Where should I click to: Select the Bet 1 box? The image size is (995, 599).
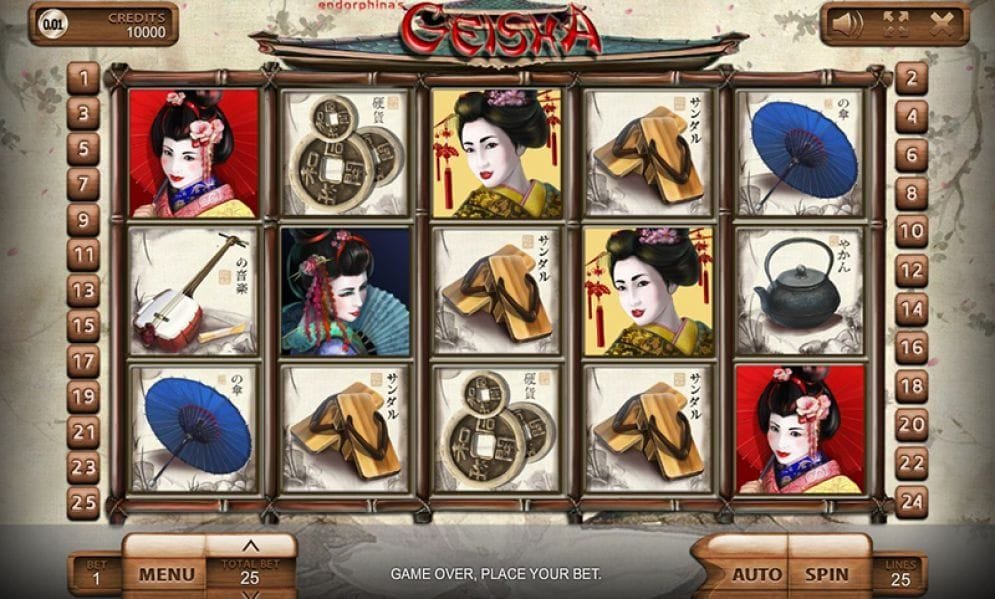96,575
